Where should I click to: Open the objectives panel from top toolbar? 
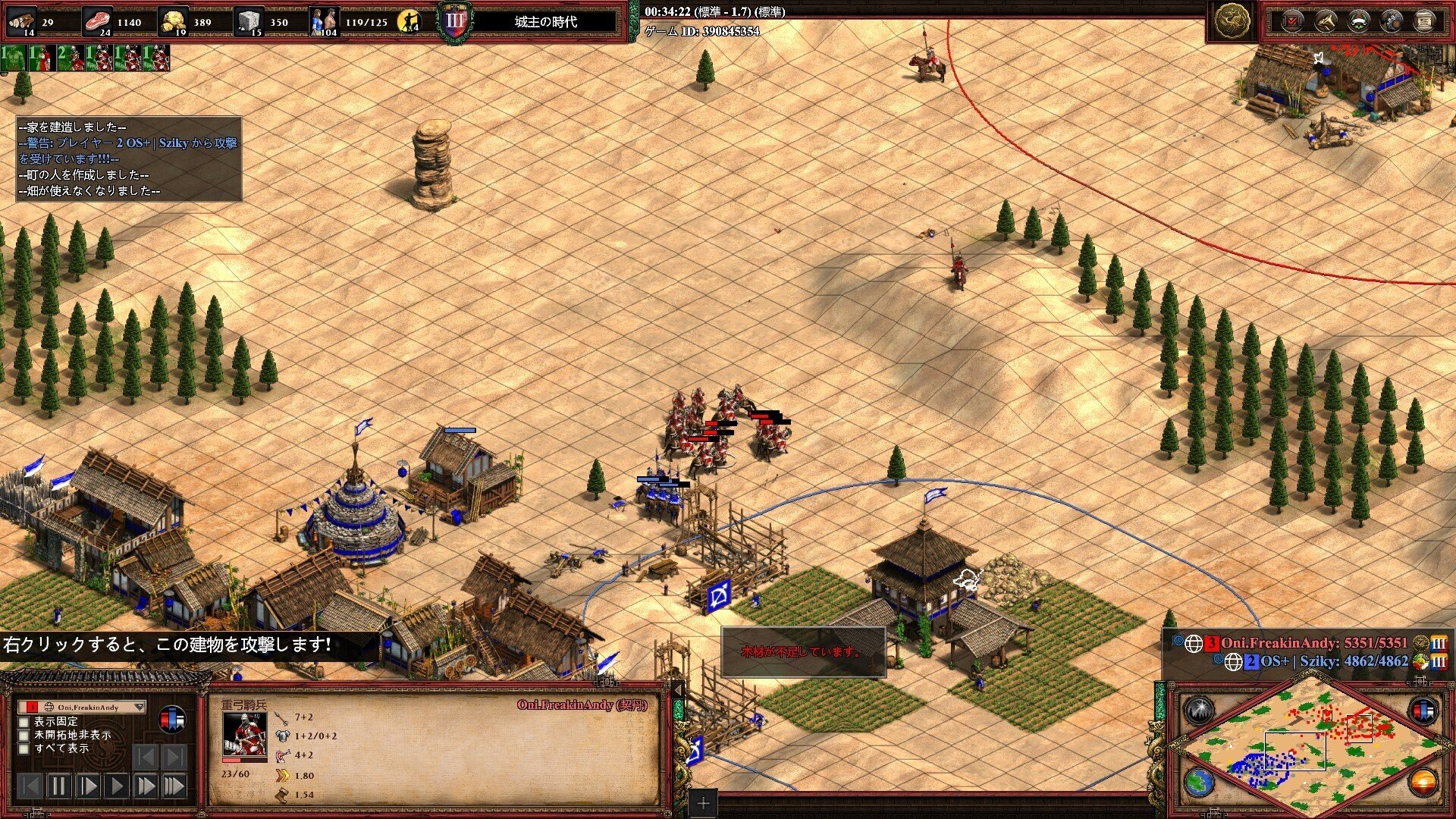tap(1294, 20)
